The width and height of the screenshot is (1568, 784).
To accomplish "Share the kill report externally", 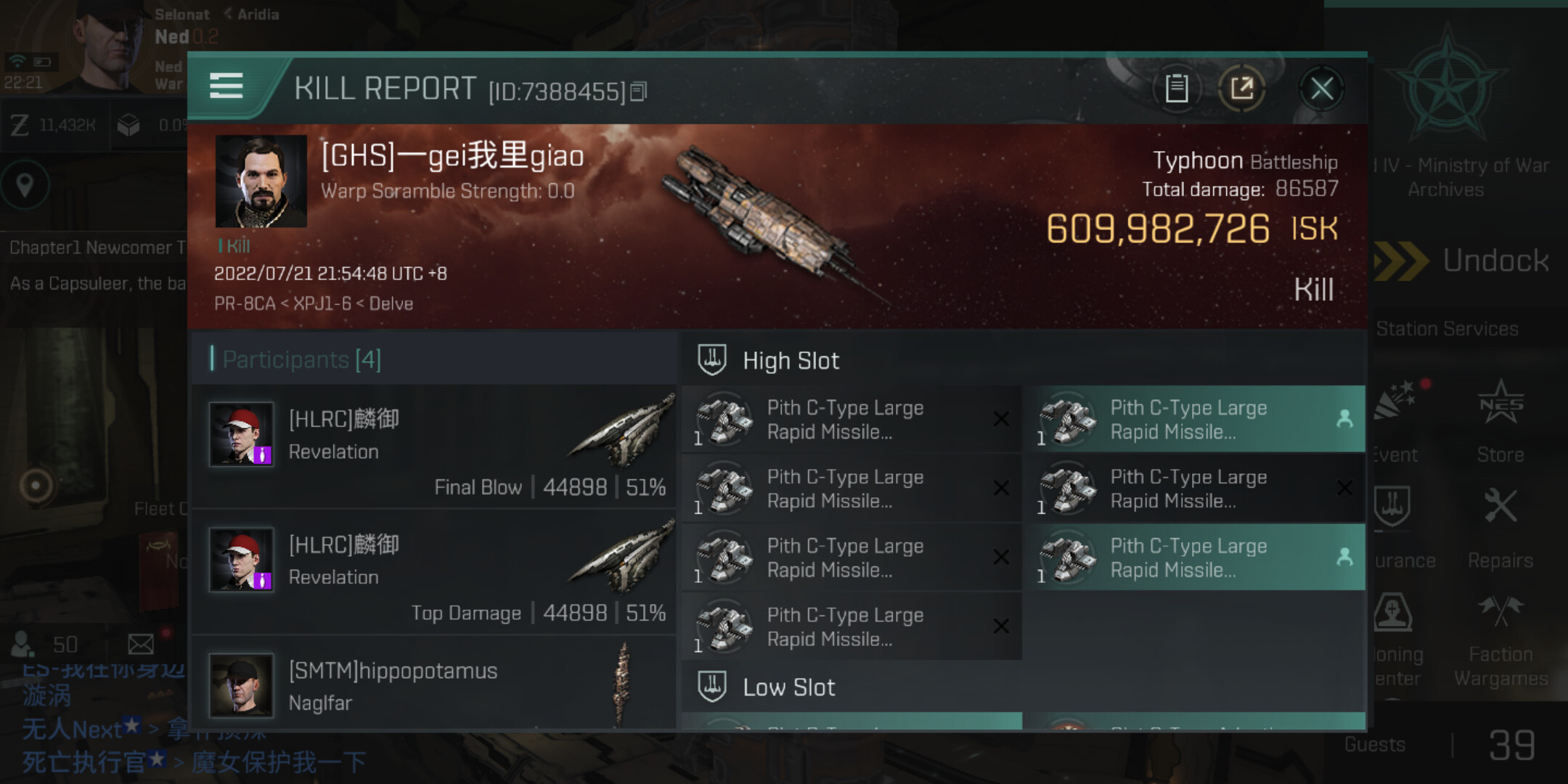I will click(1241, 89).
